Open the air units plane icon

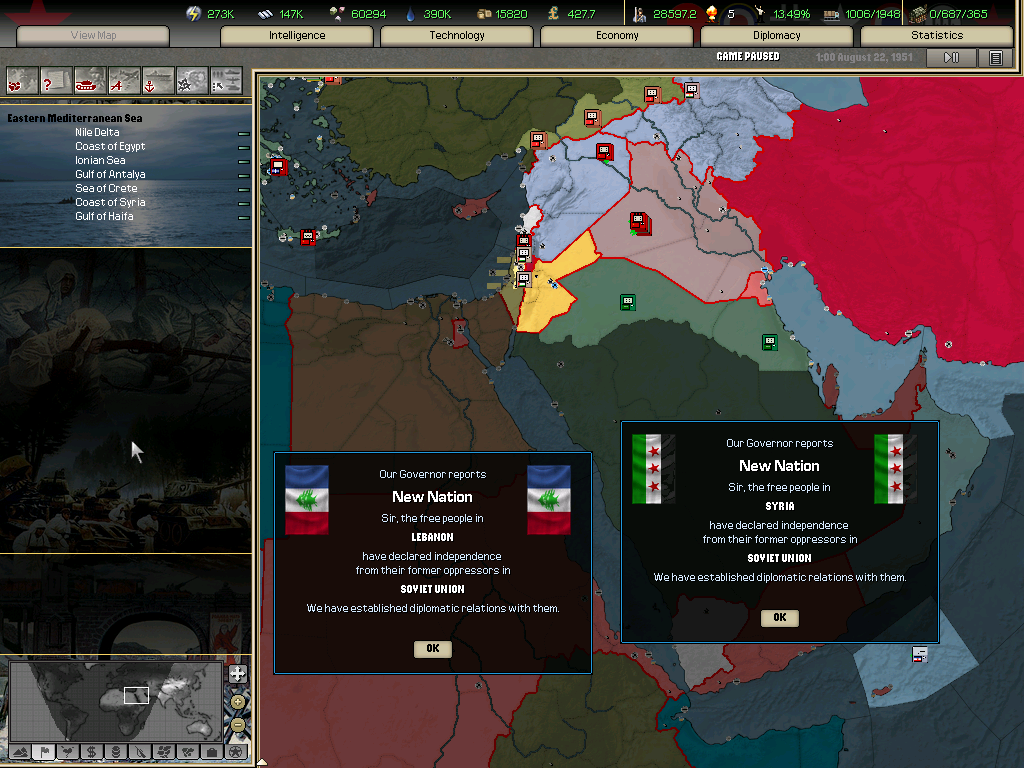124,79
